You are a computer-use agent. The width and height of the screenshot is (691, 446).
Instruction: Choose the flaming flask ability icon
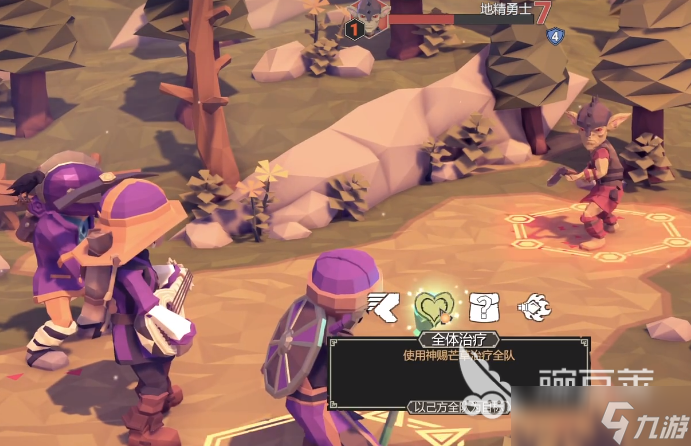(531, 305)
